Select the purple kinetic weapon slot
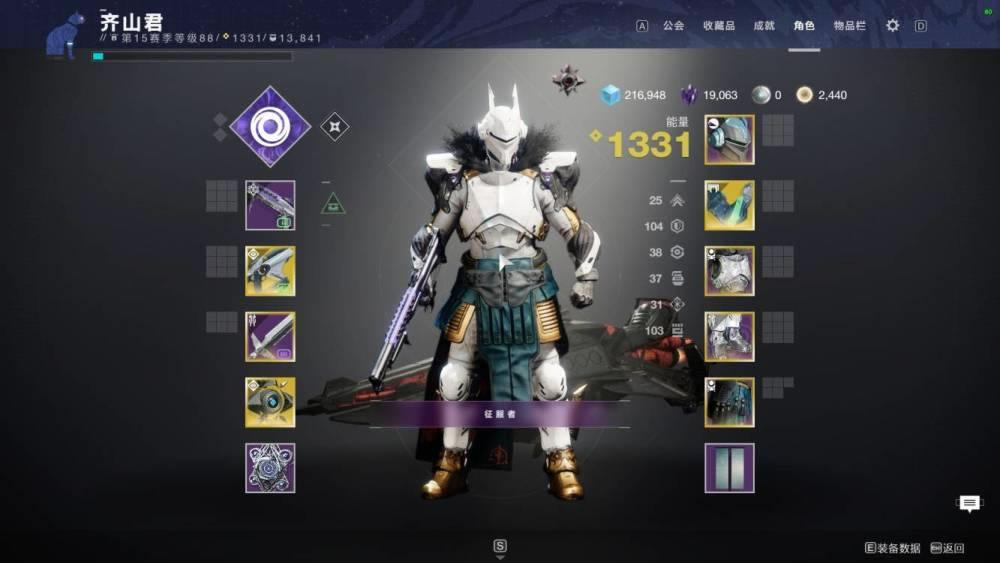This screenshot has height=563, width=1000. point(270,205)
